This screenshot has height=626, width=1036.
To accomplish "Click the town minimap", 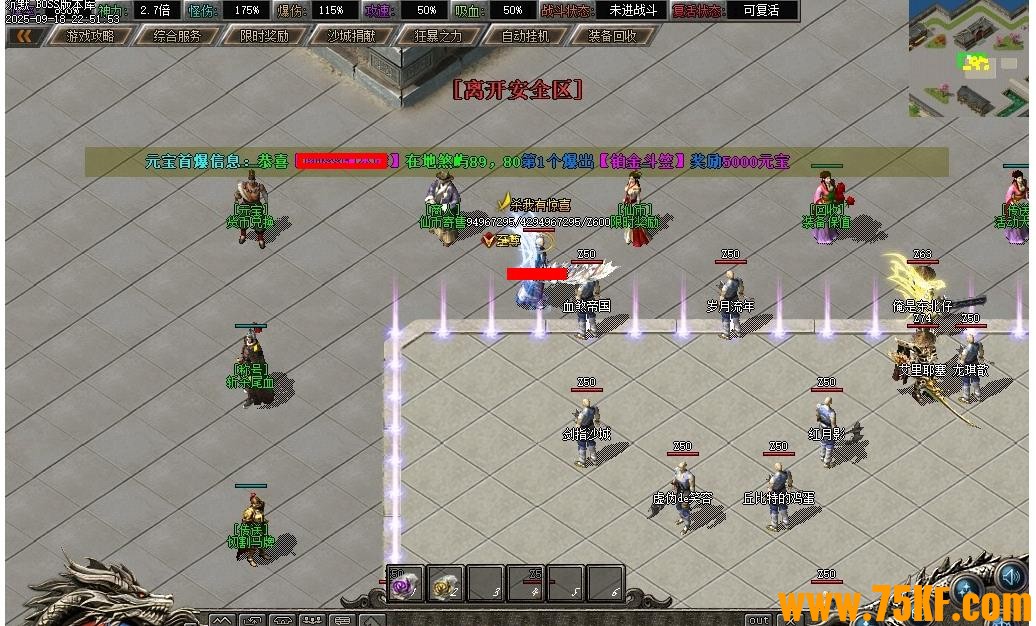I will pyautogui.click(x=968, y=58).
